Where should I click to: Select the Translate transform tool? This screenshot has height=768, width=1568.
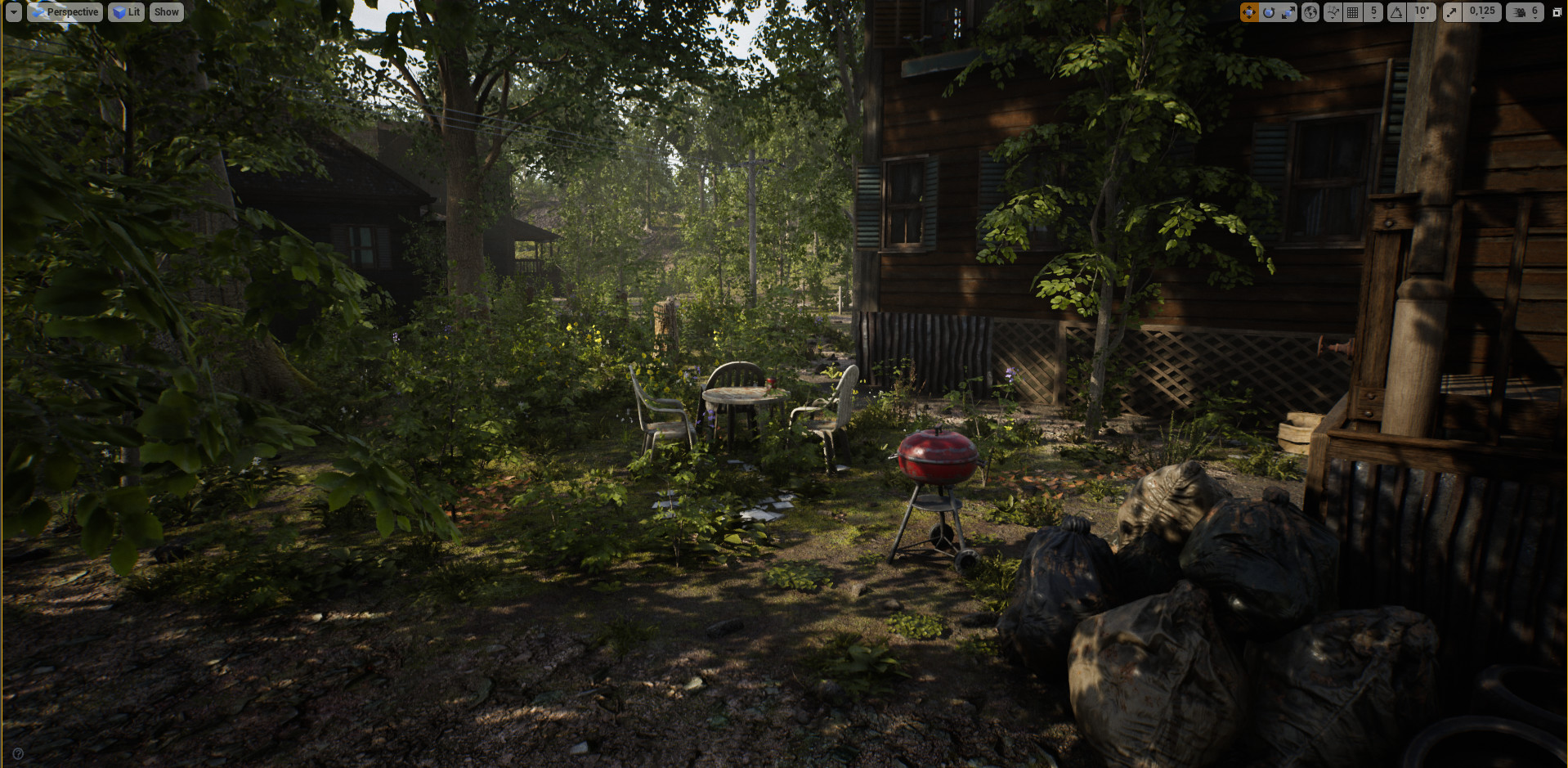(1249, 11)
